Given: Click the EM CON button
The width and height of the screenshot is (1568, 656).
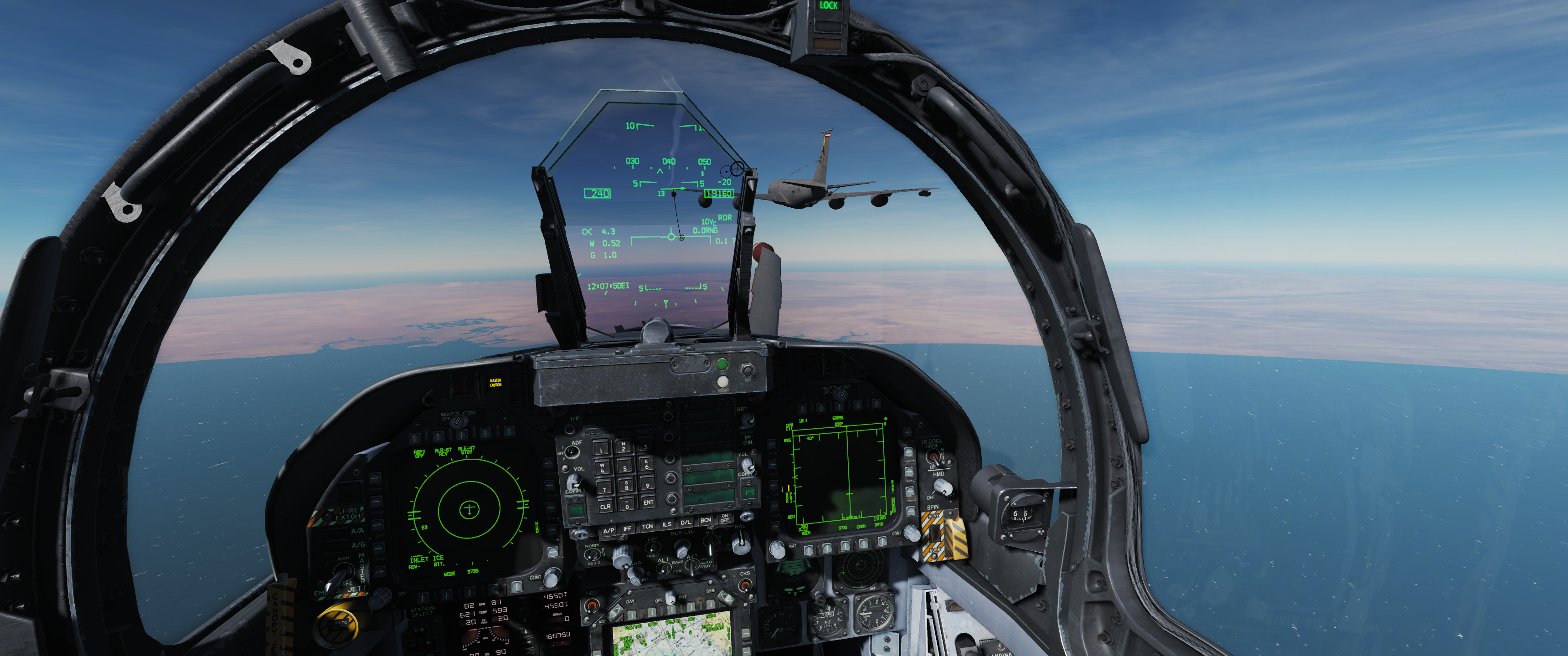Looking at the screenshot, I should pos(748,439).
